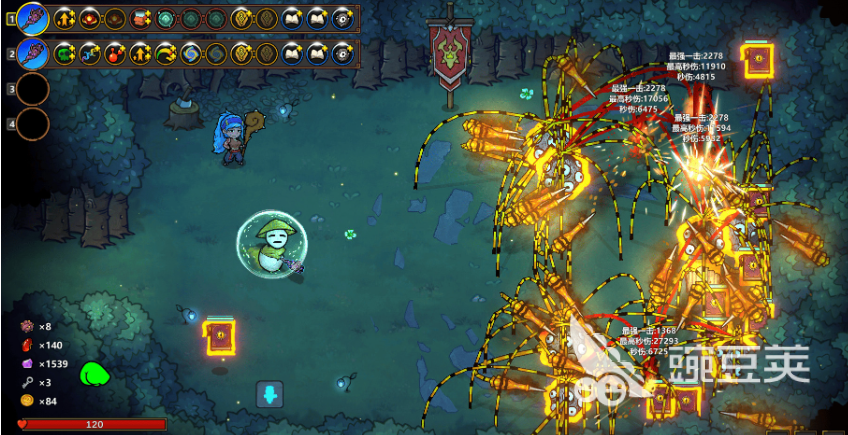Select the purple staff in wand slot 1
The width and height of the screenshot is (848, 435).
[x=32, y=17]
